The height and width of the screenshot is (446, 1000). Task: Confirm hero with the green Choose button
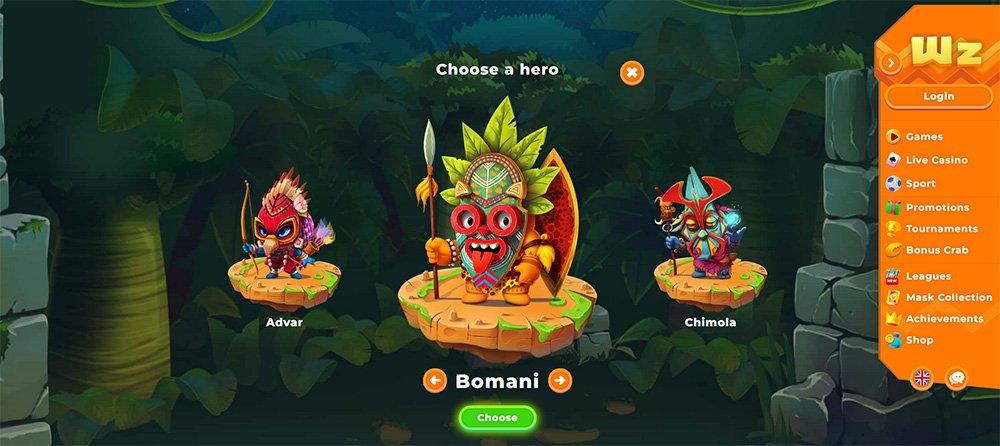coord(497,417)
